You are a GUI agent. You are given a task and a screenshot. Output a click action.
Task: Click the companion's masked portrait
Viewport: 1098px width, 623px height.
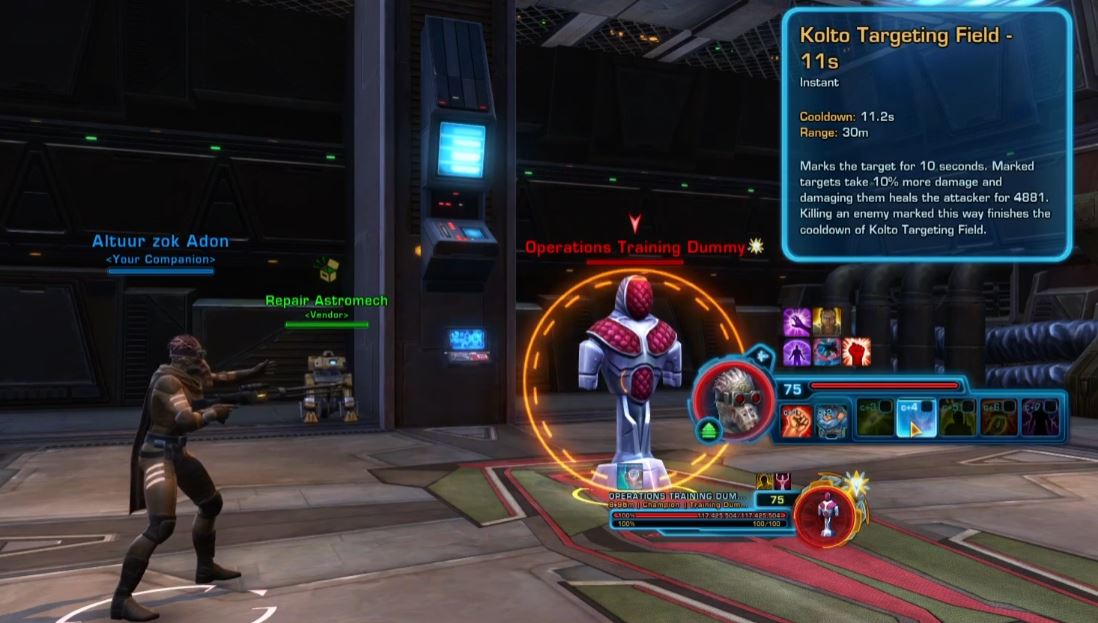click(734, 400)
